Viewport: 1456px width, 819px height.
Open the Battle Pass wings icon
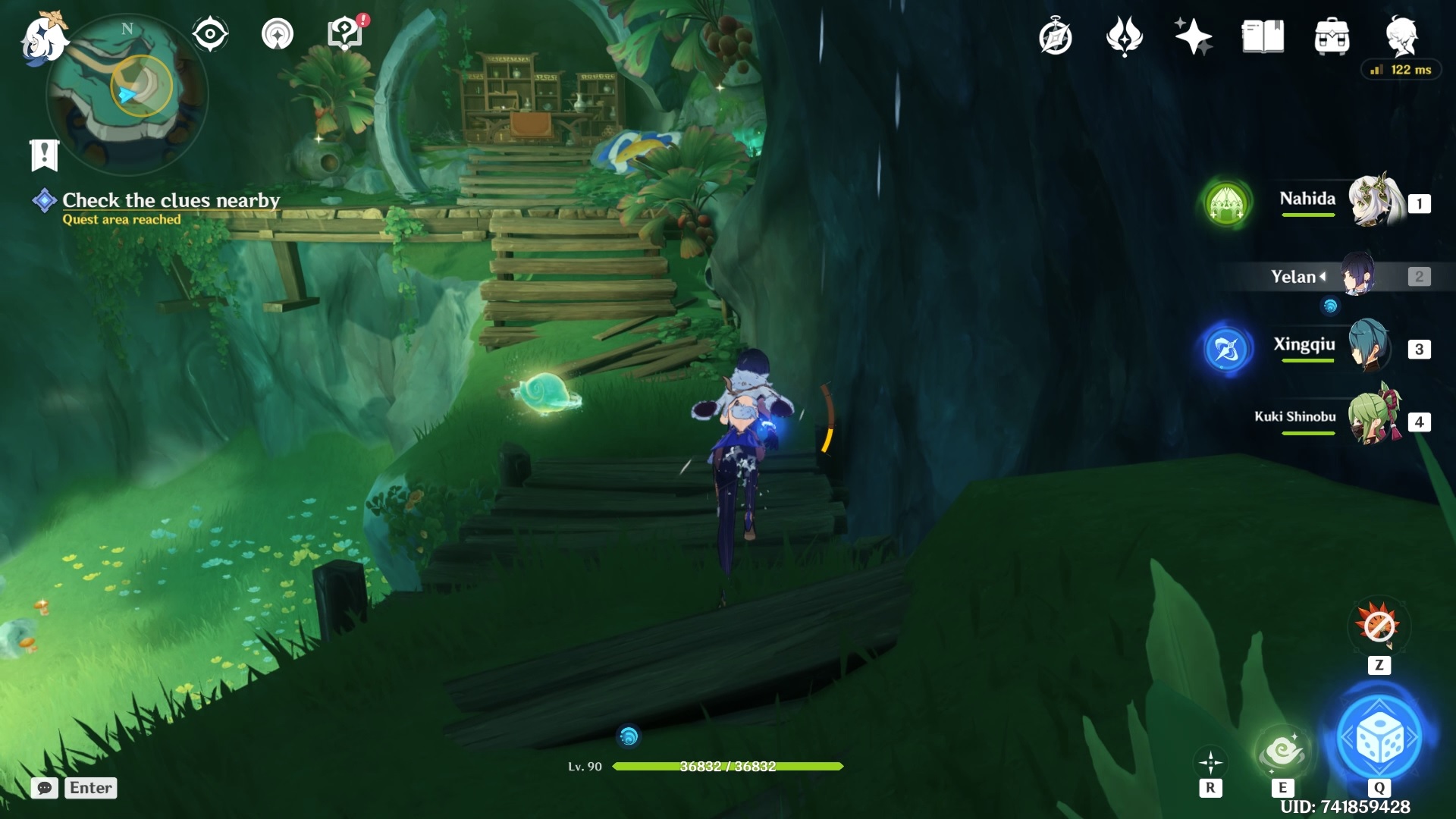1123,36
